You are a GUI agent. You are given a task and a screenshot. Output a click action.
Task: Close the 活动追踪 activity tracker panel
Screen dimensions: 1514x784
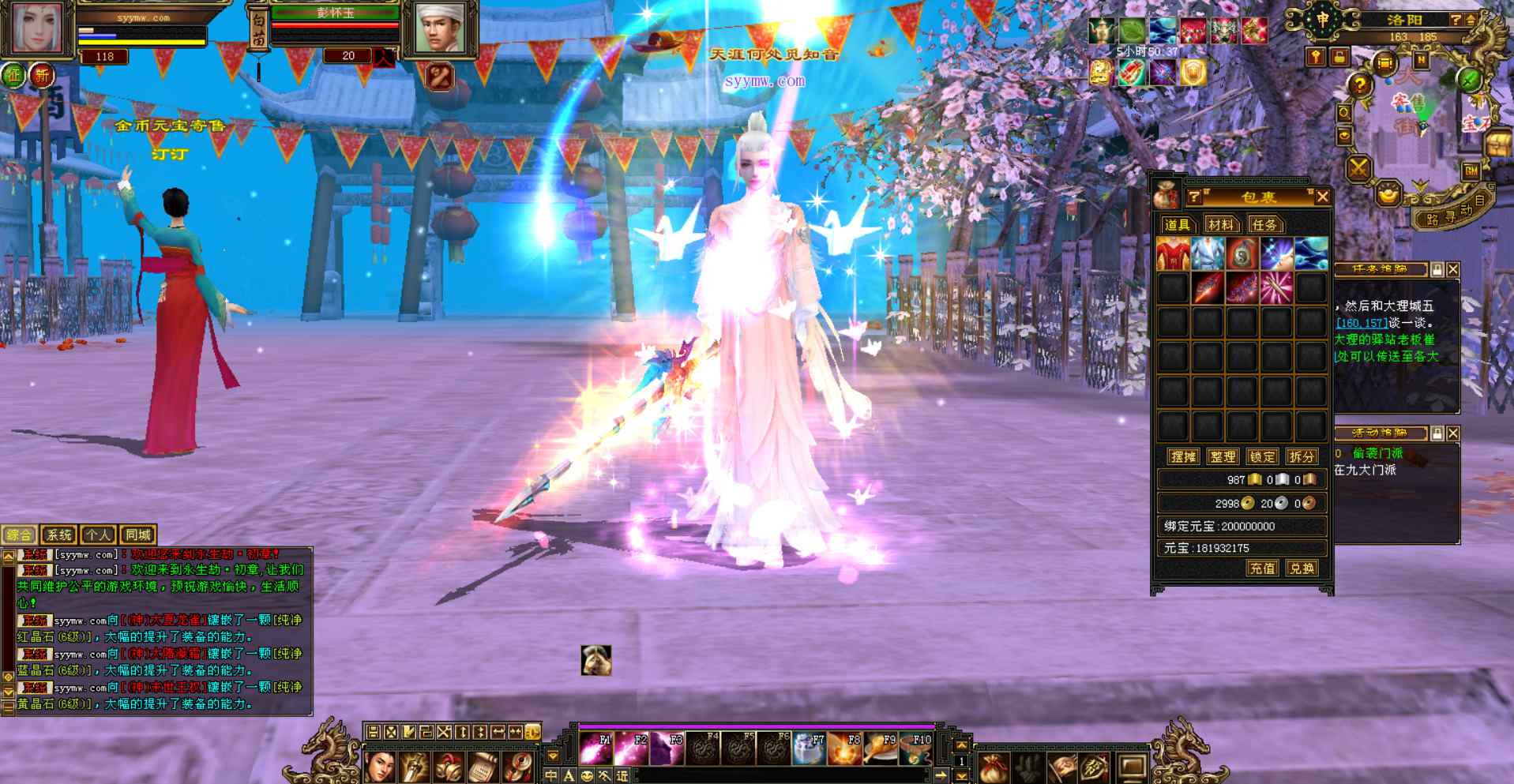(x=1453, y=433)
